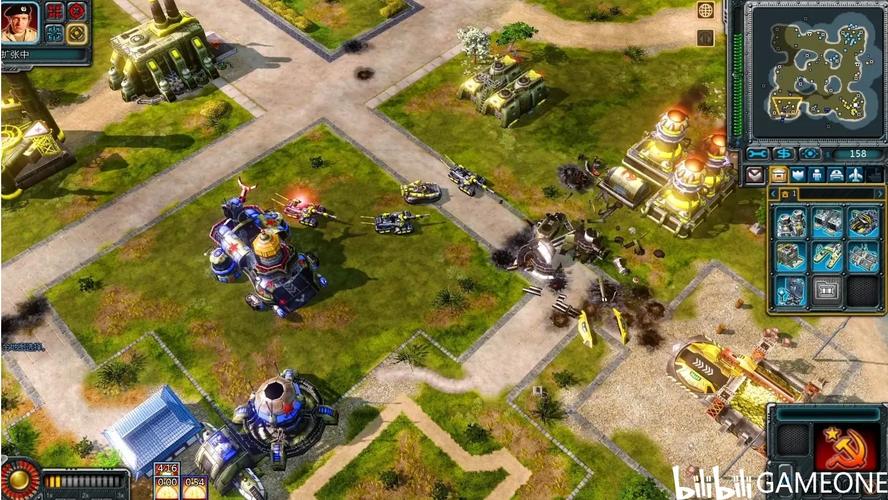Screen dimensions: 888x500
Task: Choose the red circular stance icon
Action: (77, 11)
